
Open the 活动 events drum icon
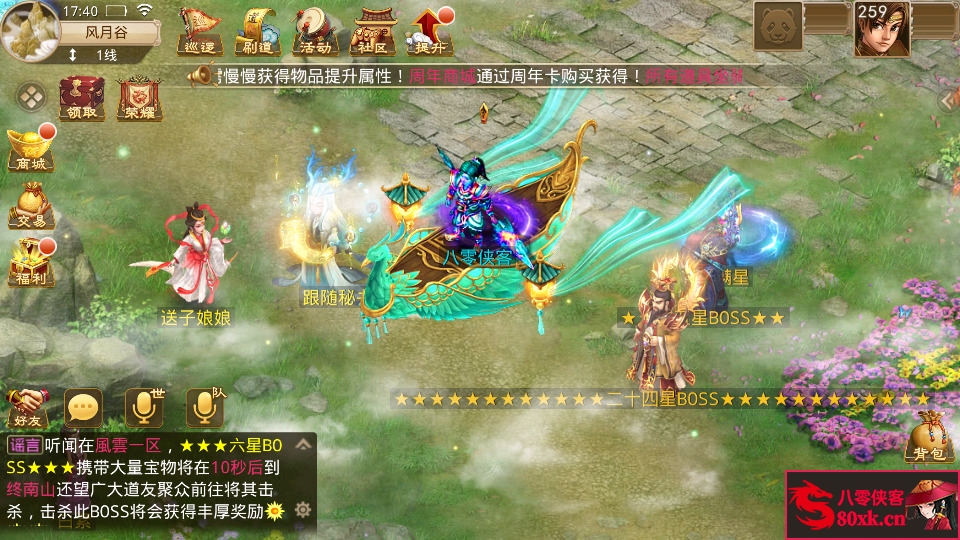(x=314, y=32)
